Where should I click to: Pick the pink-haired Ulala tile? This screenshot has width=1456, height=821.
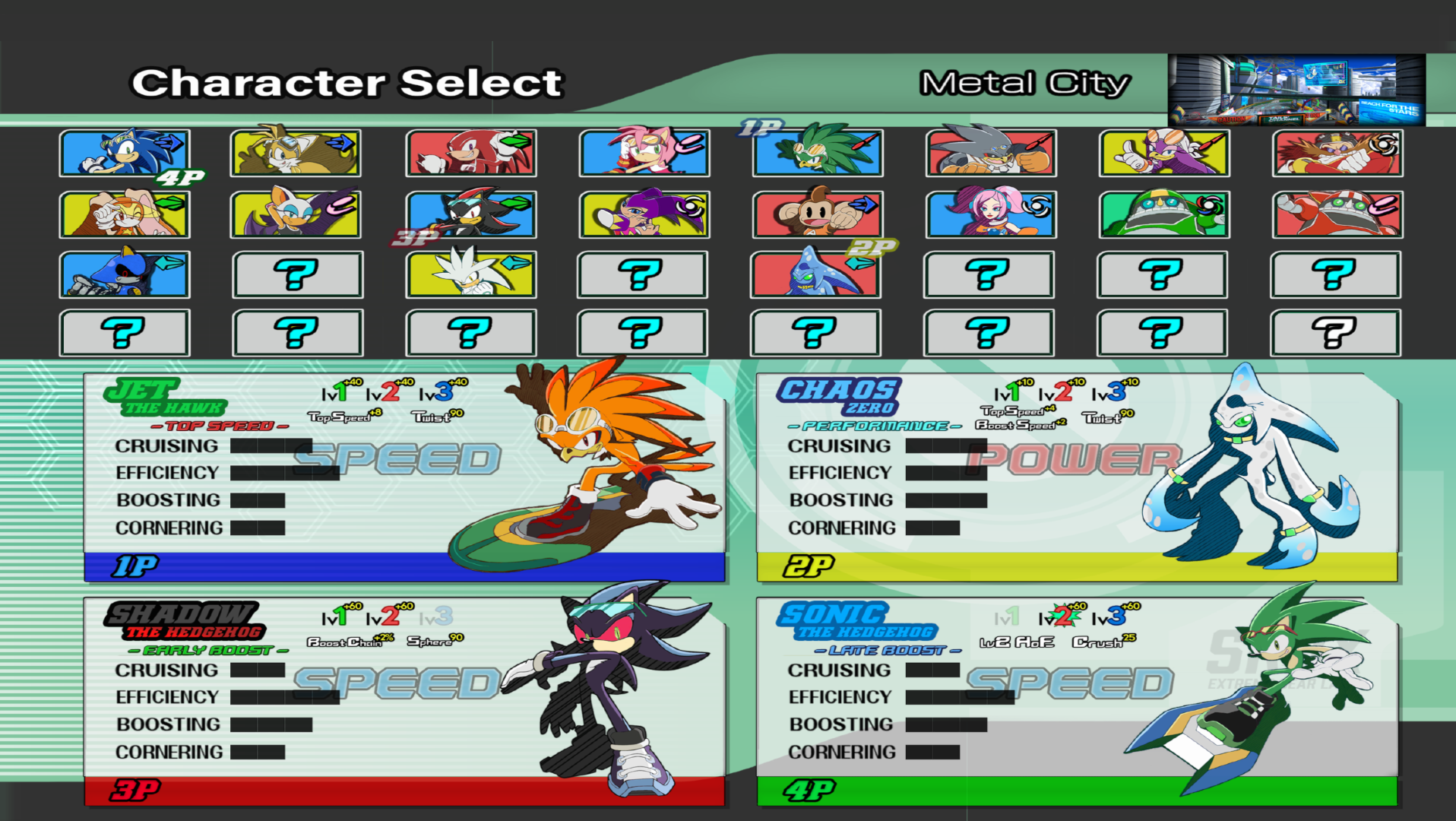click(x=991, y=214)
